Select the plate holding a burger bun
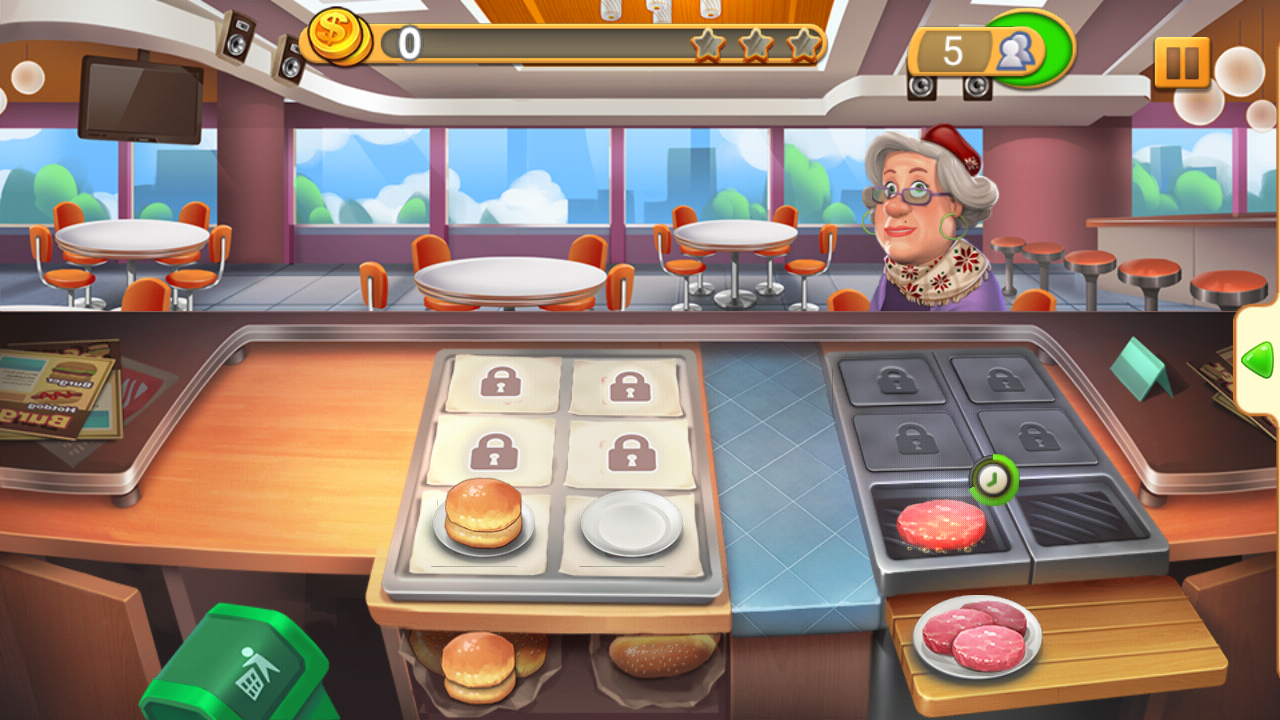The height and width of the screenshot is (720, 1280). [x=483, y=518]
